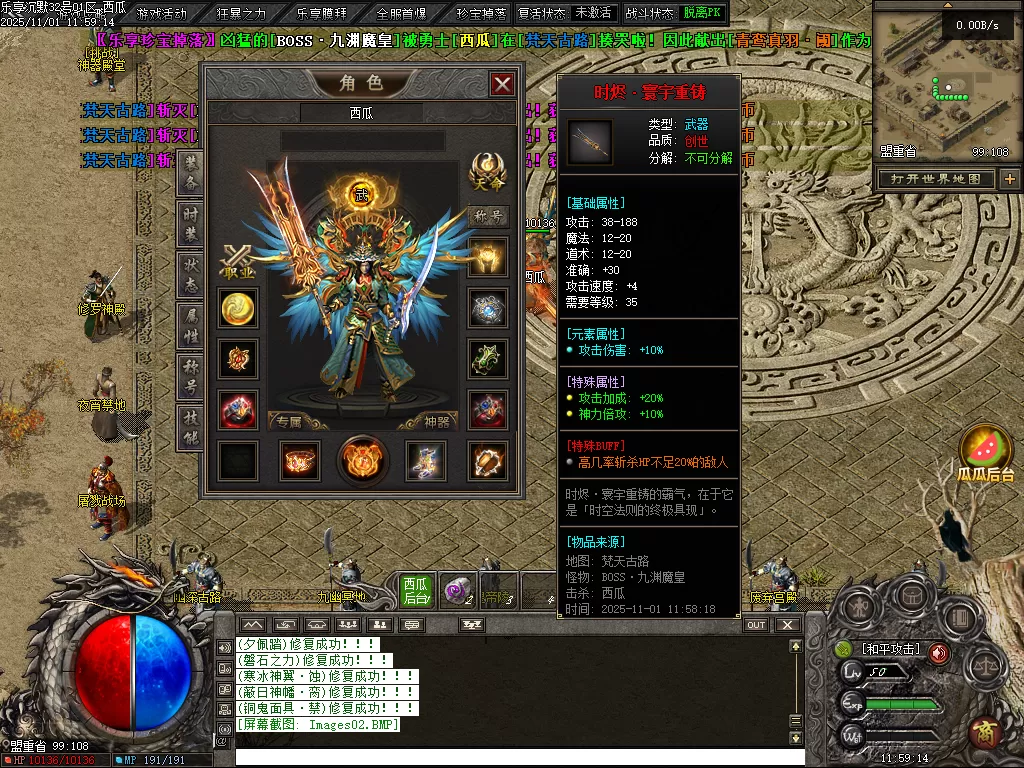Switch to the 技能 skills tab
The height and width of the screenshot is (768, 1024).
pyautogui.click(x=190, y=427)
